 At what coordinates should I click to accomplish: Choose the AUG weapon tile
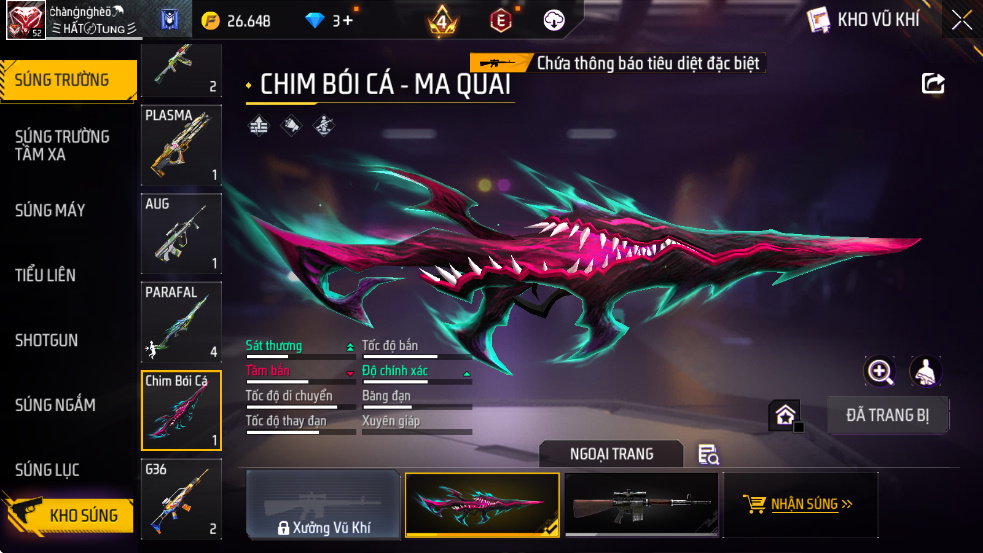pyautogui.click(x=181, y=233)
